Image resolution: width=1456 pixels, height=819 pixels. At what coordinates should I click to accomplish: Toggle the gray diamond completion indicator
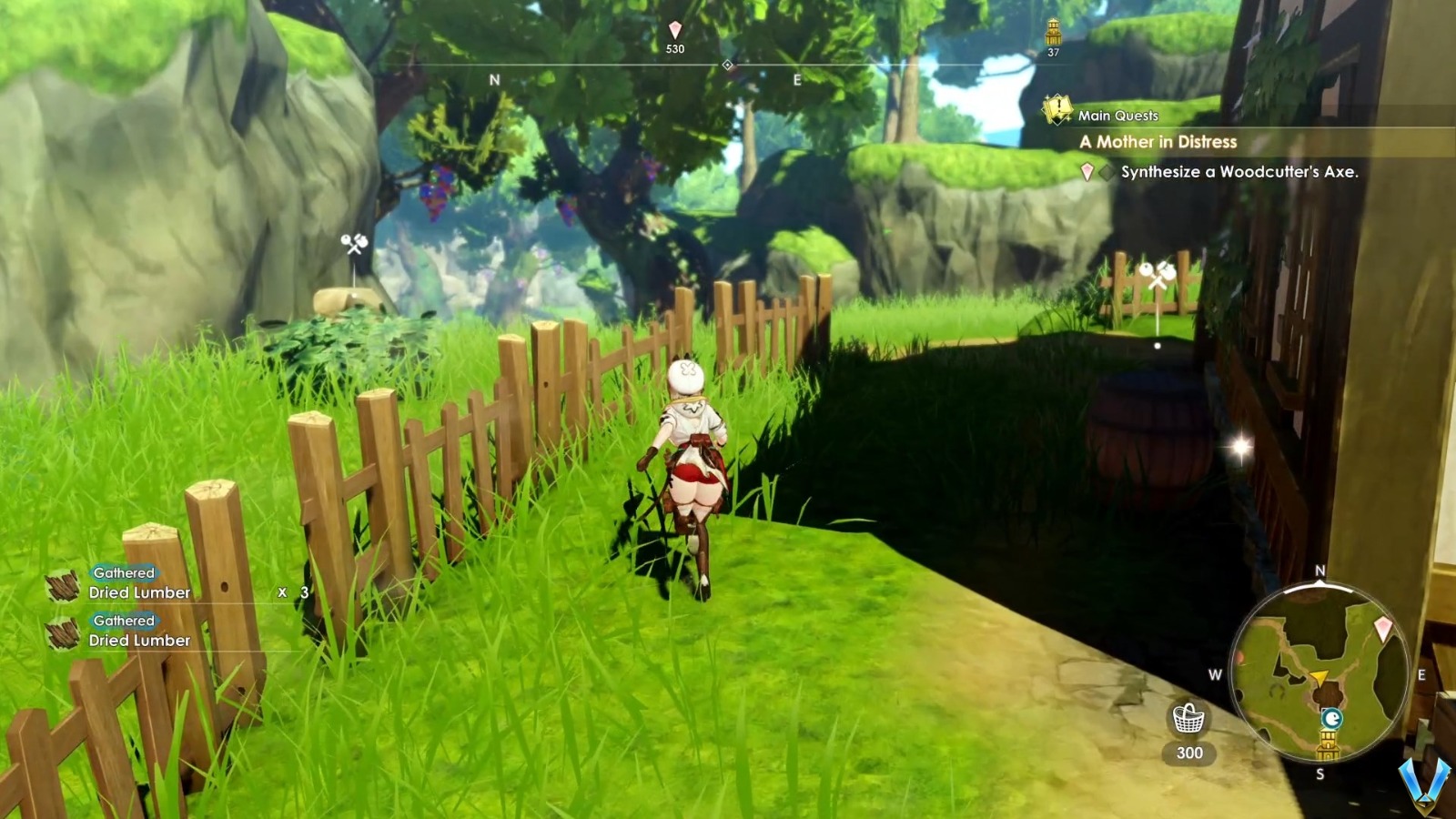point(1104,169)
